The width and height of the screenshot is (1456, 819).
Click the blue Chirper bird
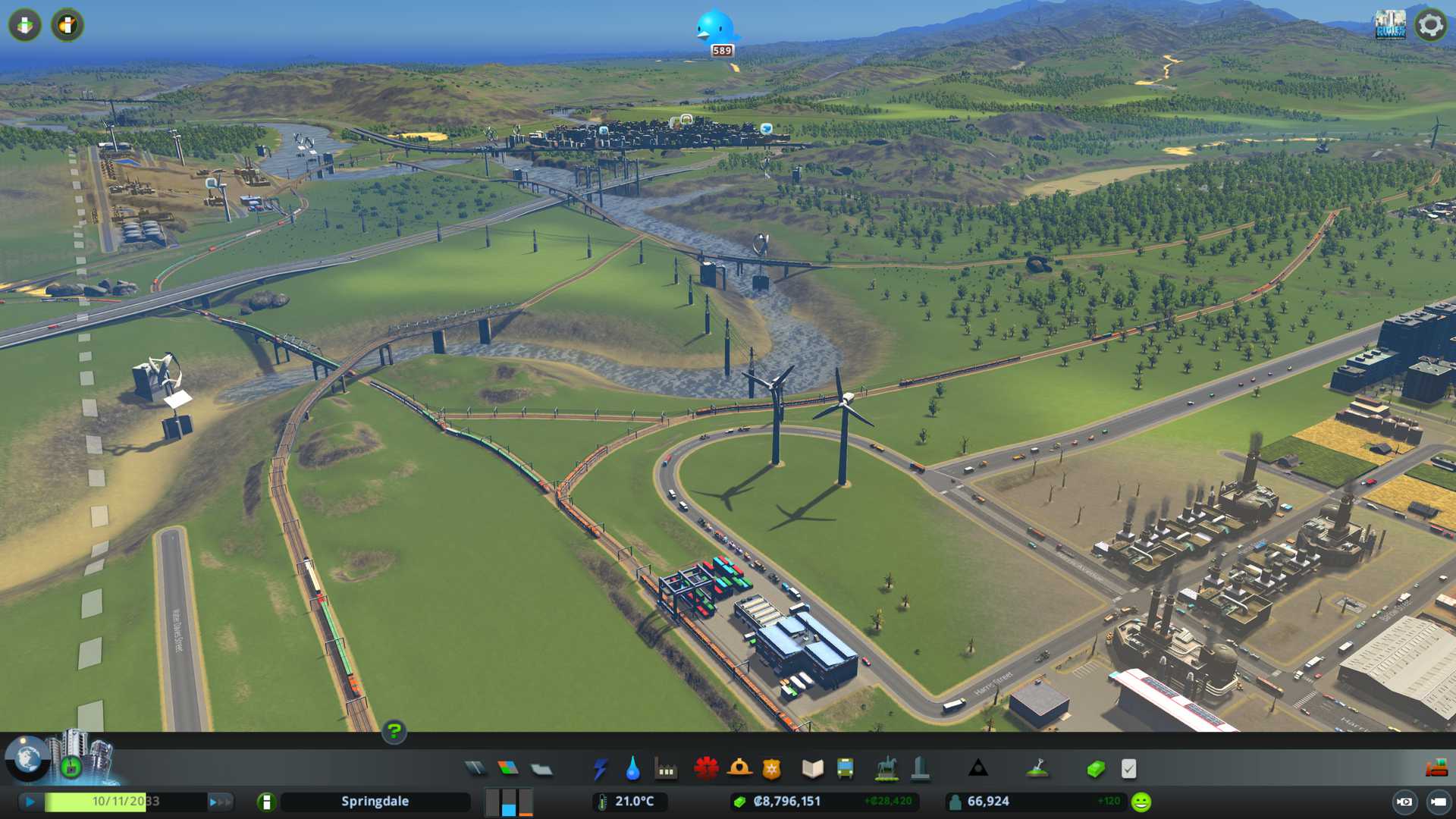click(x=714, y=27)
